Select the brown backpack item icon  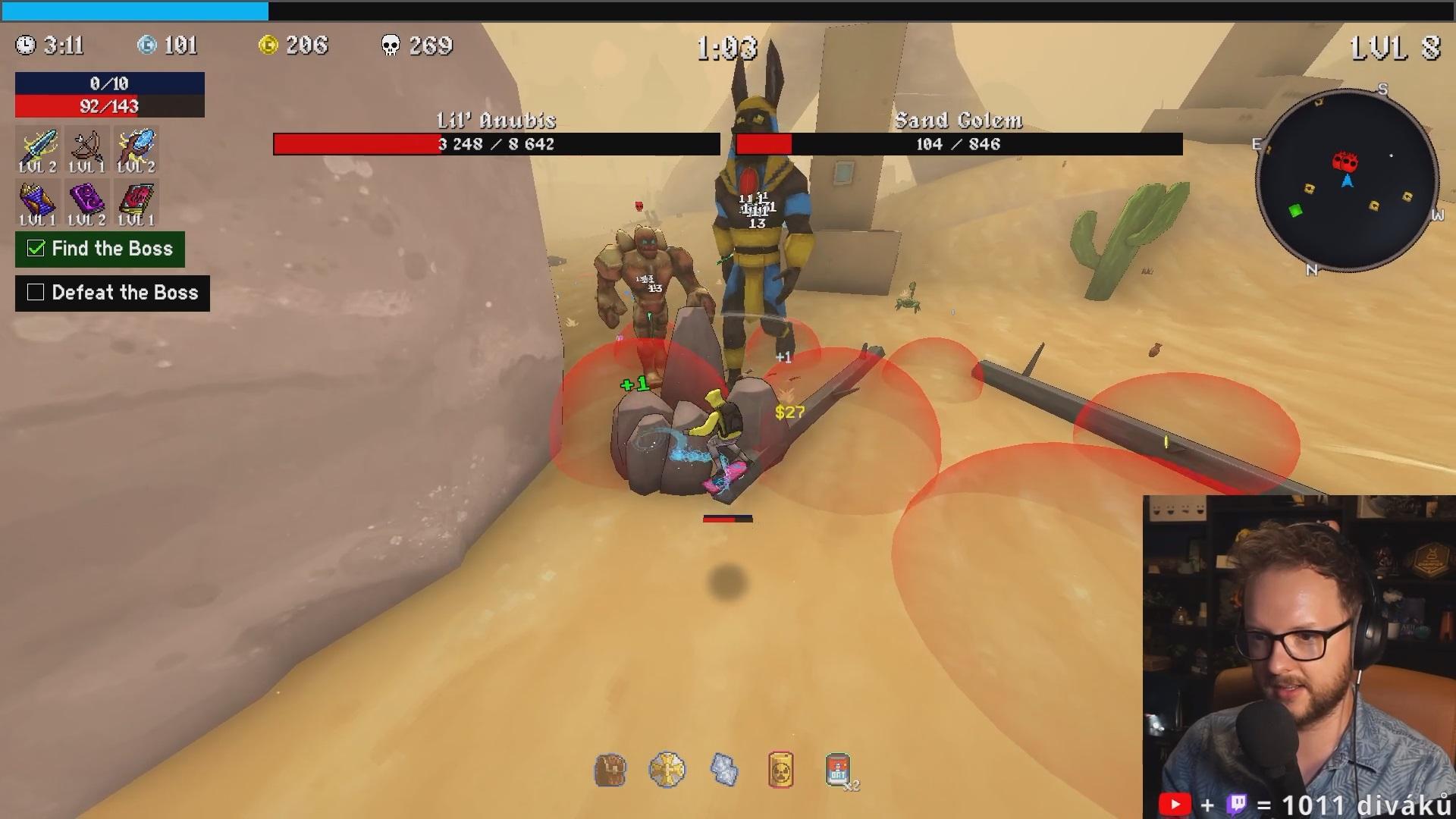pos(610,770)
